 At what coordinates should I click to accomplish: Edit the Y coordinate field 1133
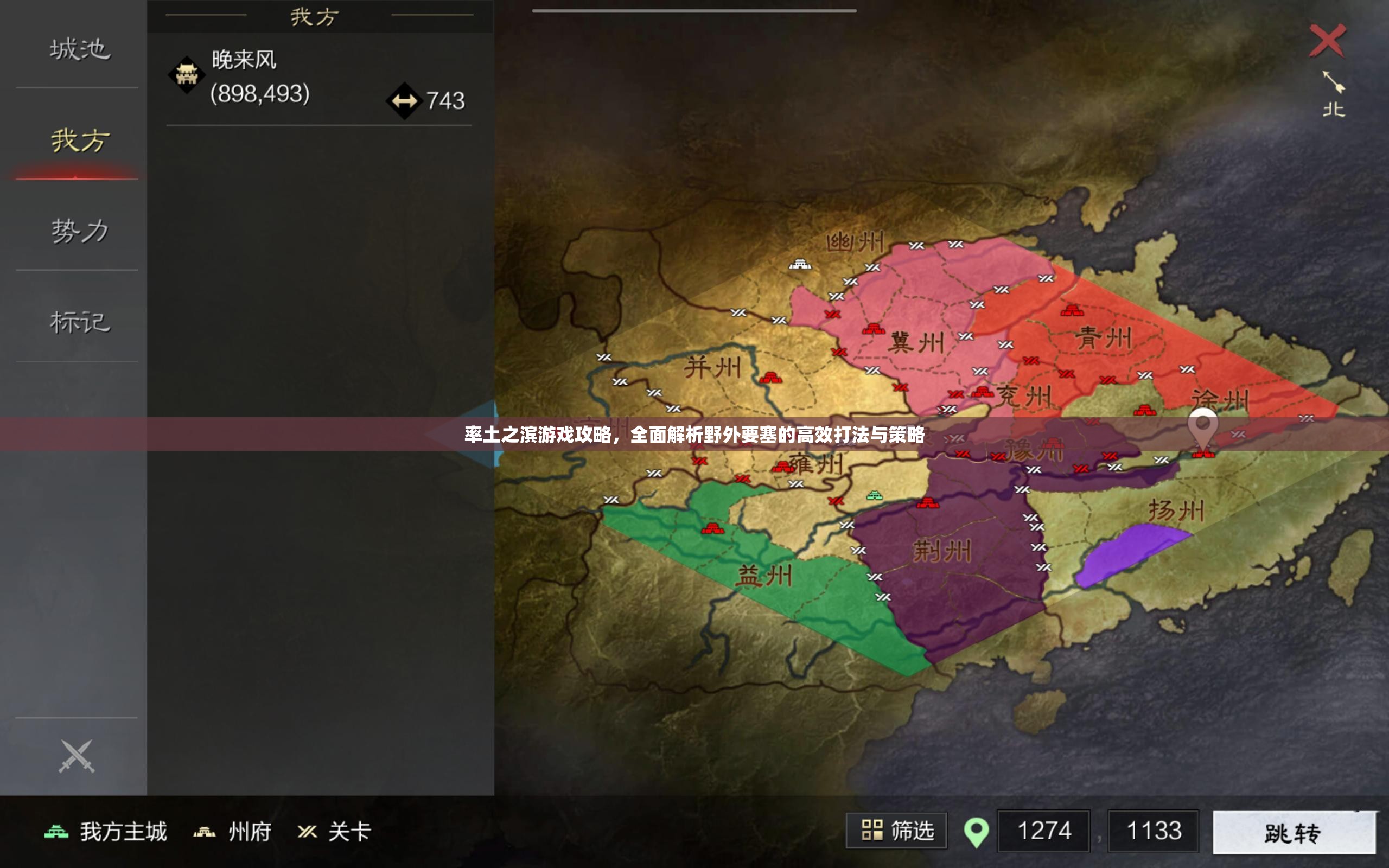(x=1153, y=831)
